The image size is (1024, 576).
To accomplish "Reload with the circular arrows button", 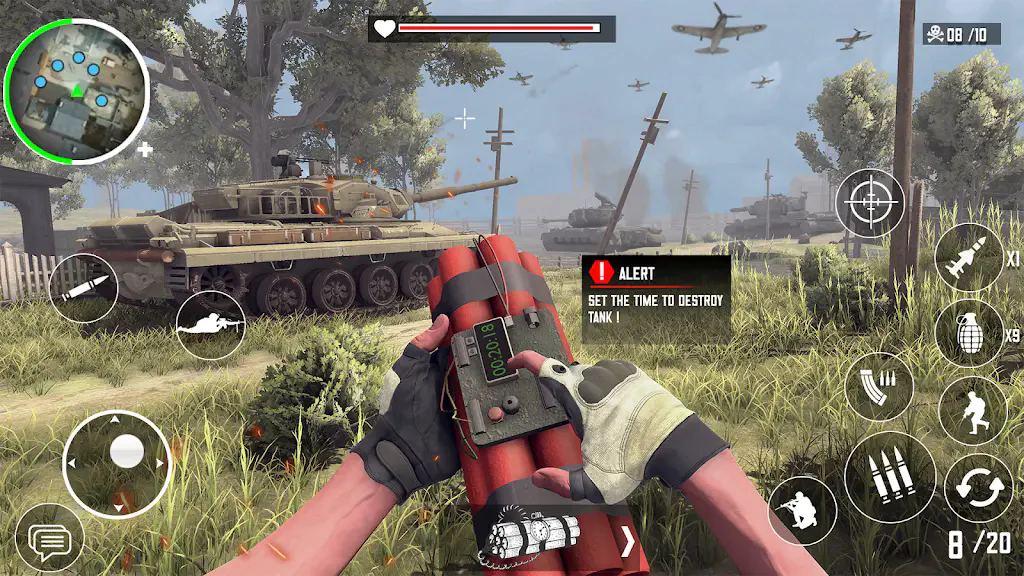I will coord(978,488).
